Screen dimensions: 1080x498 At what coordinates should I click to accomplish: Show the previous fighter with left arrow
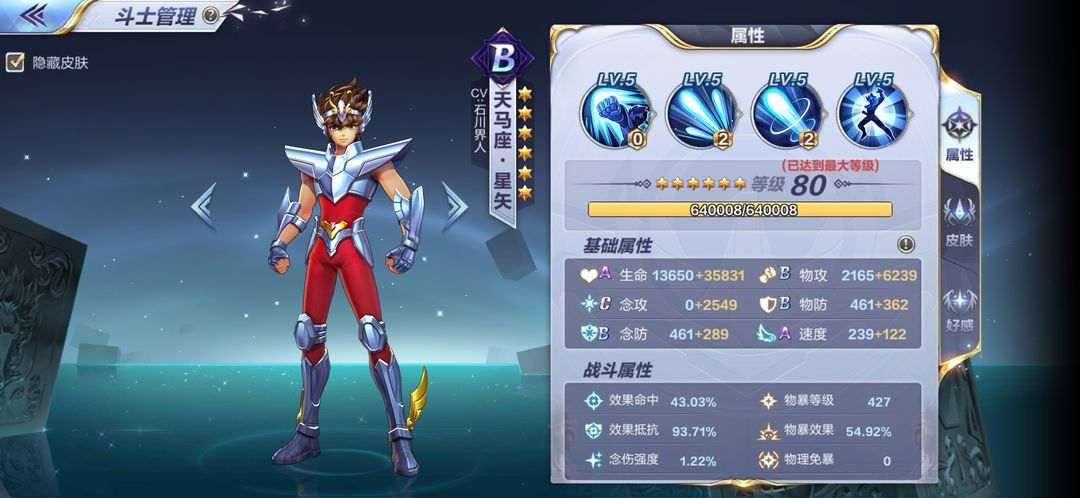tap(204, 205)
